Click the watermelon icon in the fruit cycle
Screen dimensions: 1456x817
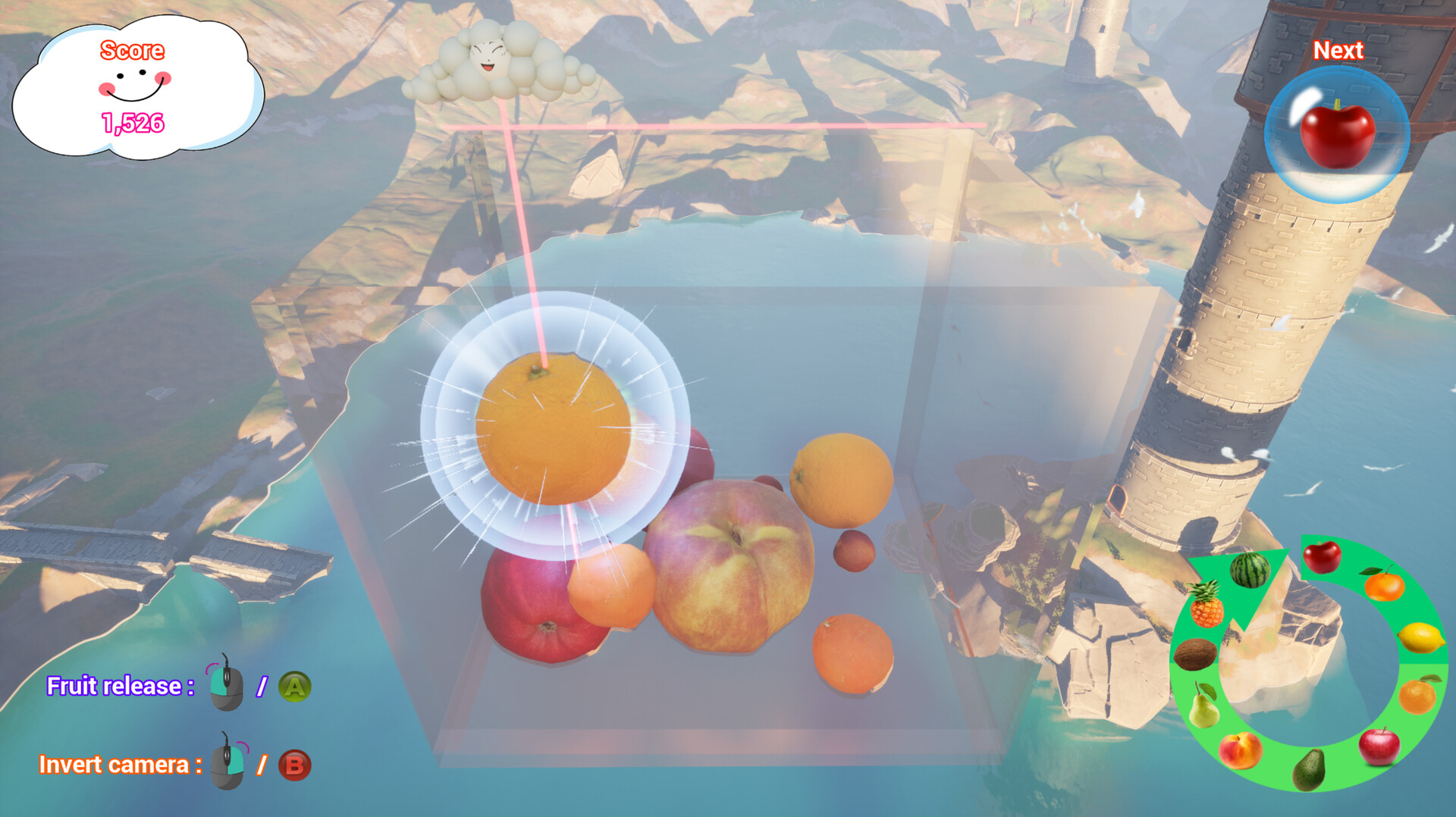(x=1248, y=568)
